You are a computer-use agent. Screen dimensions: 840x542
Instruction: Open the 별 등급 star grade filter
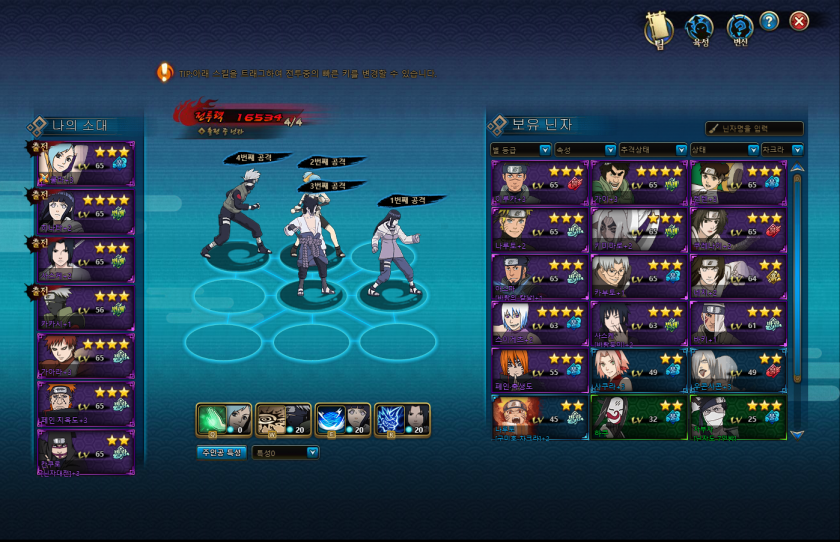tap(520, 150)
